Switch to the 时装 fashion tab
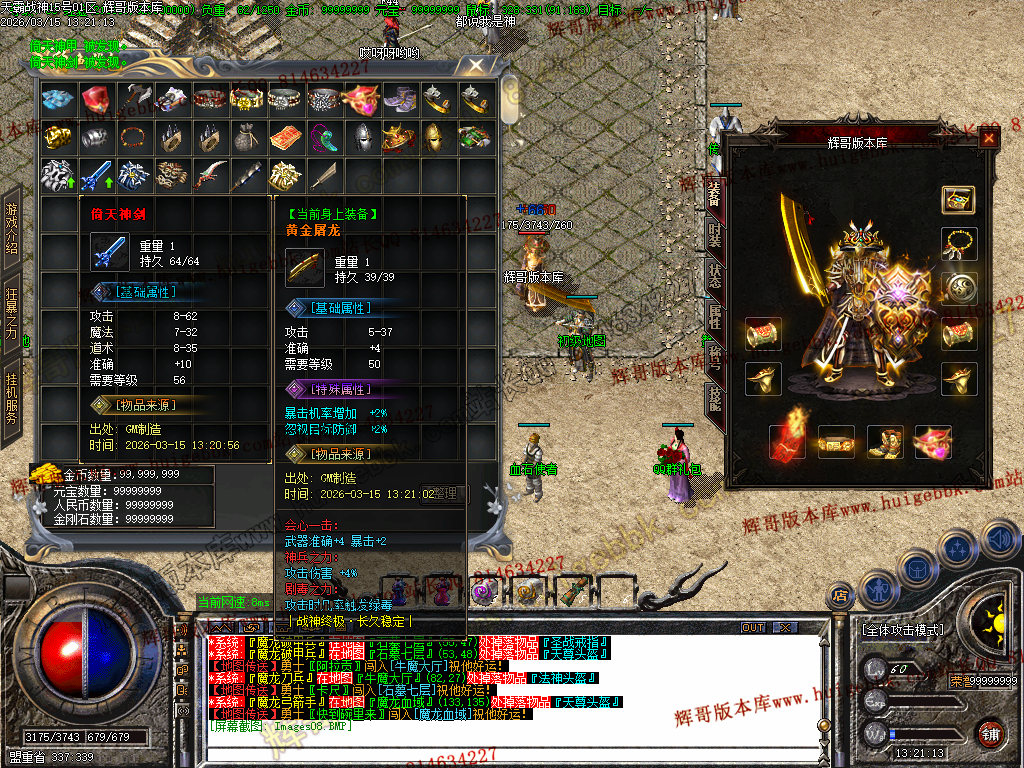Image resolution: width=1024 pixels, height=768 pixels. tap(714, 235)
